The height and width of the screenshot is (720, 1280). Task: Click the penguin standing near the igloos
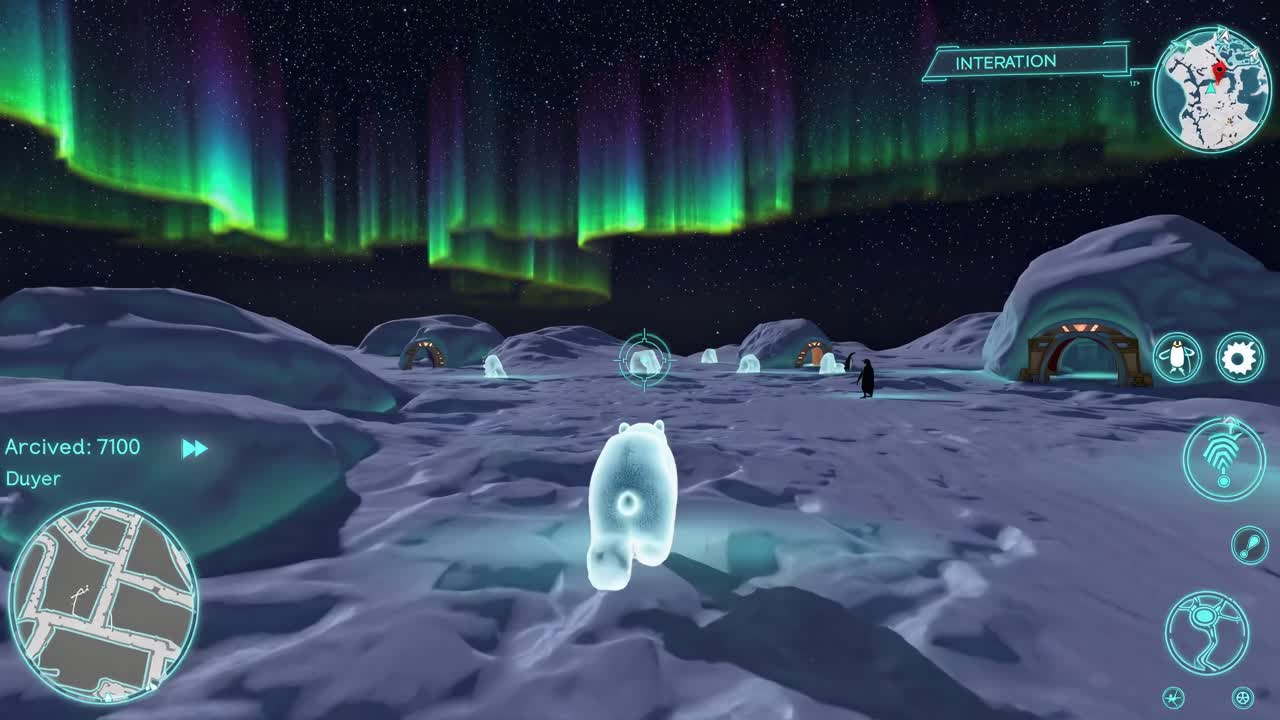tap(866, 378)
